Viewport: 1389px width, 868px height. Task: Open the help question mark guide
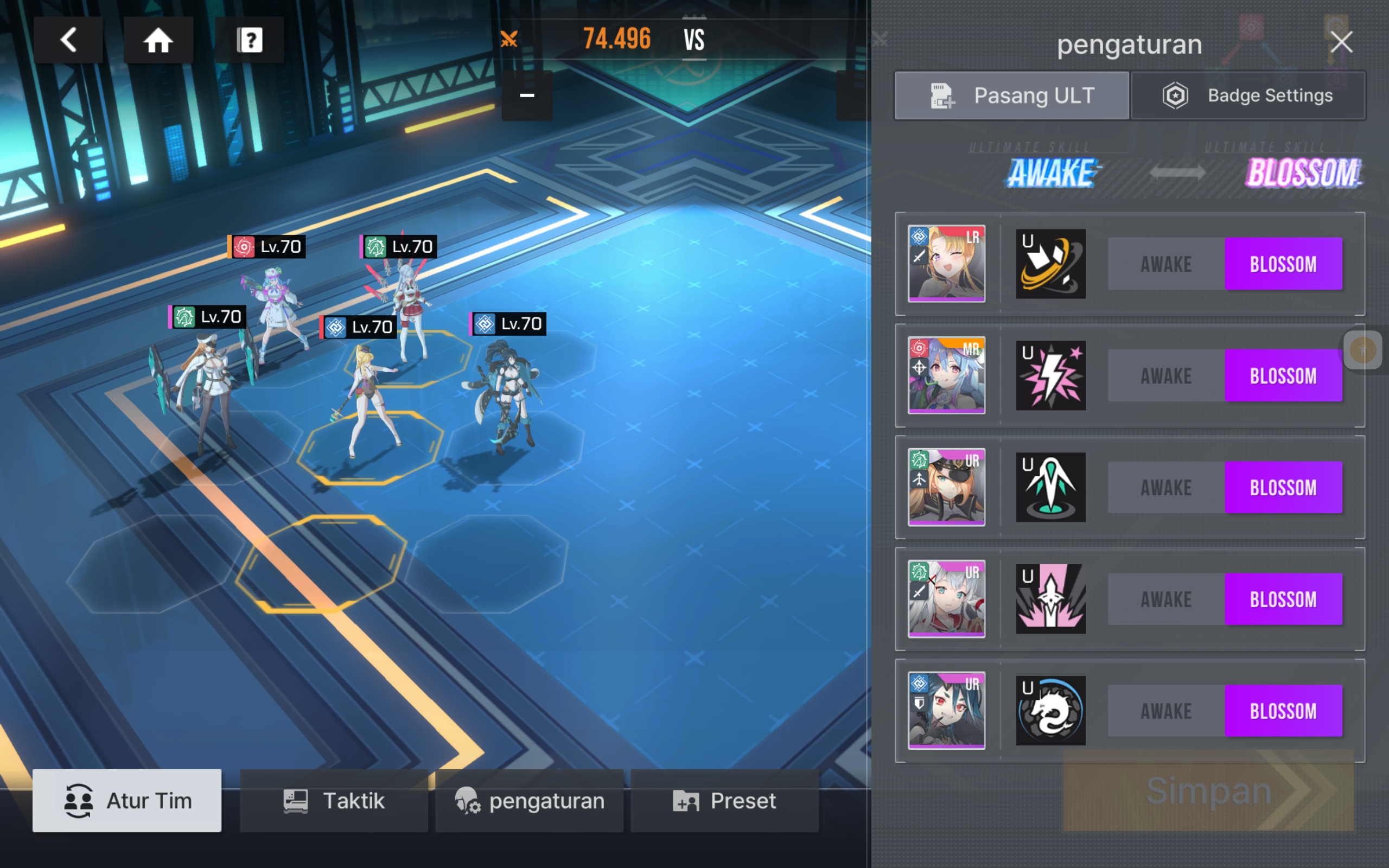click(x=249, y=40)
